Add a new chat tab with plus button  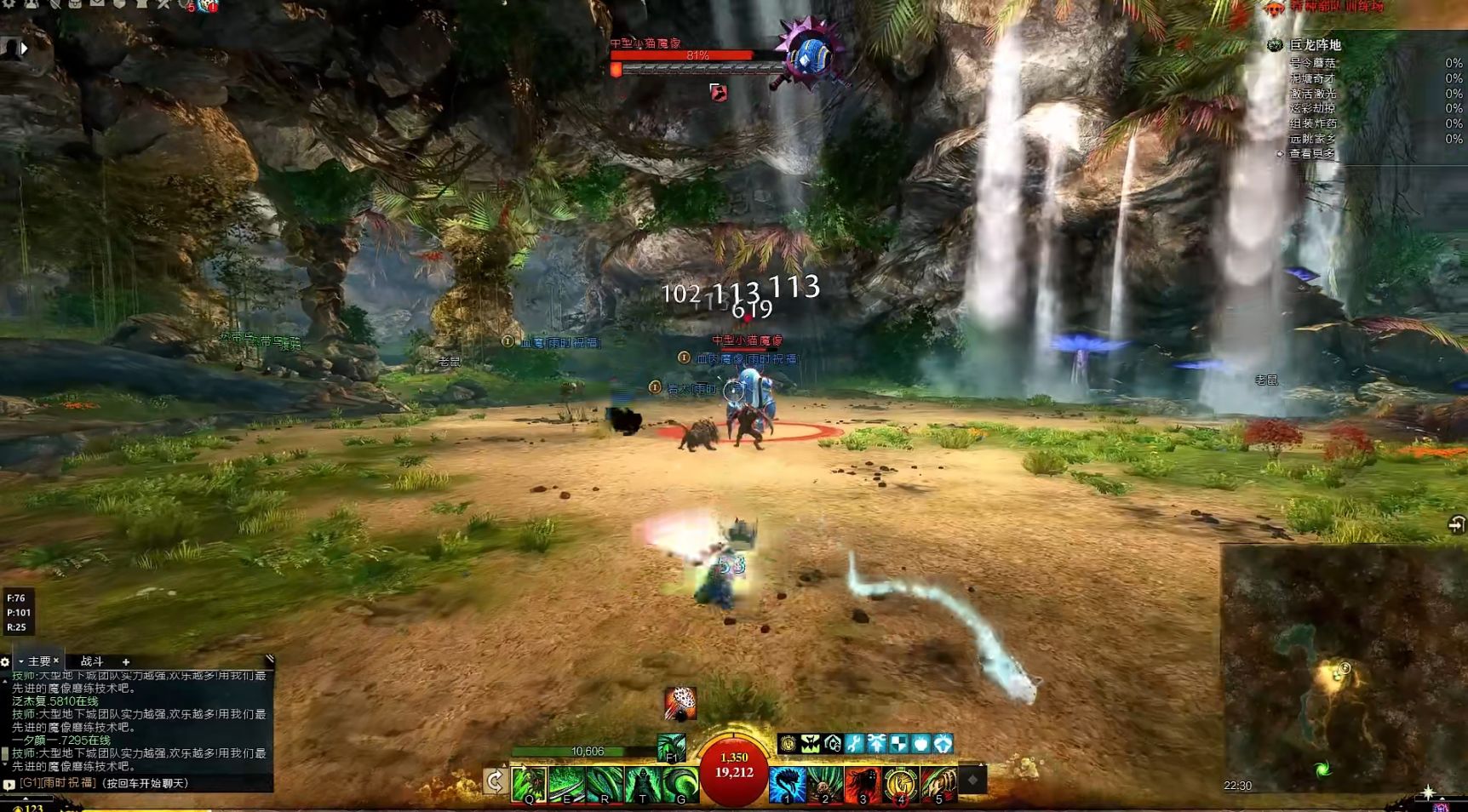coord(126,661)
